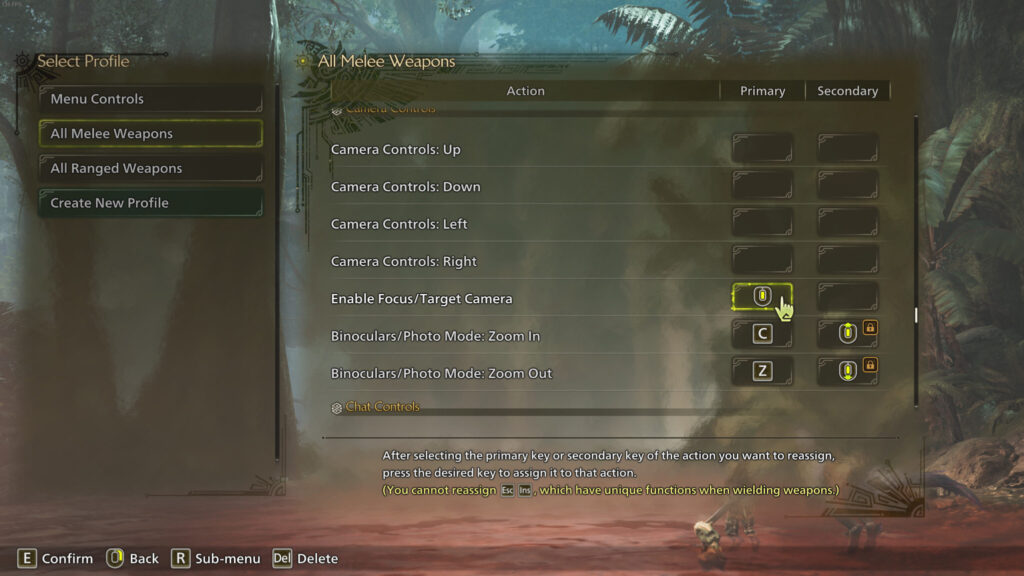Choose primary binding for Camera Controls: Down

coord(762,186)
